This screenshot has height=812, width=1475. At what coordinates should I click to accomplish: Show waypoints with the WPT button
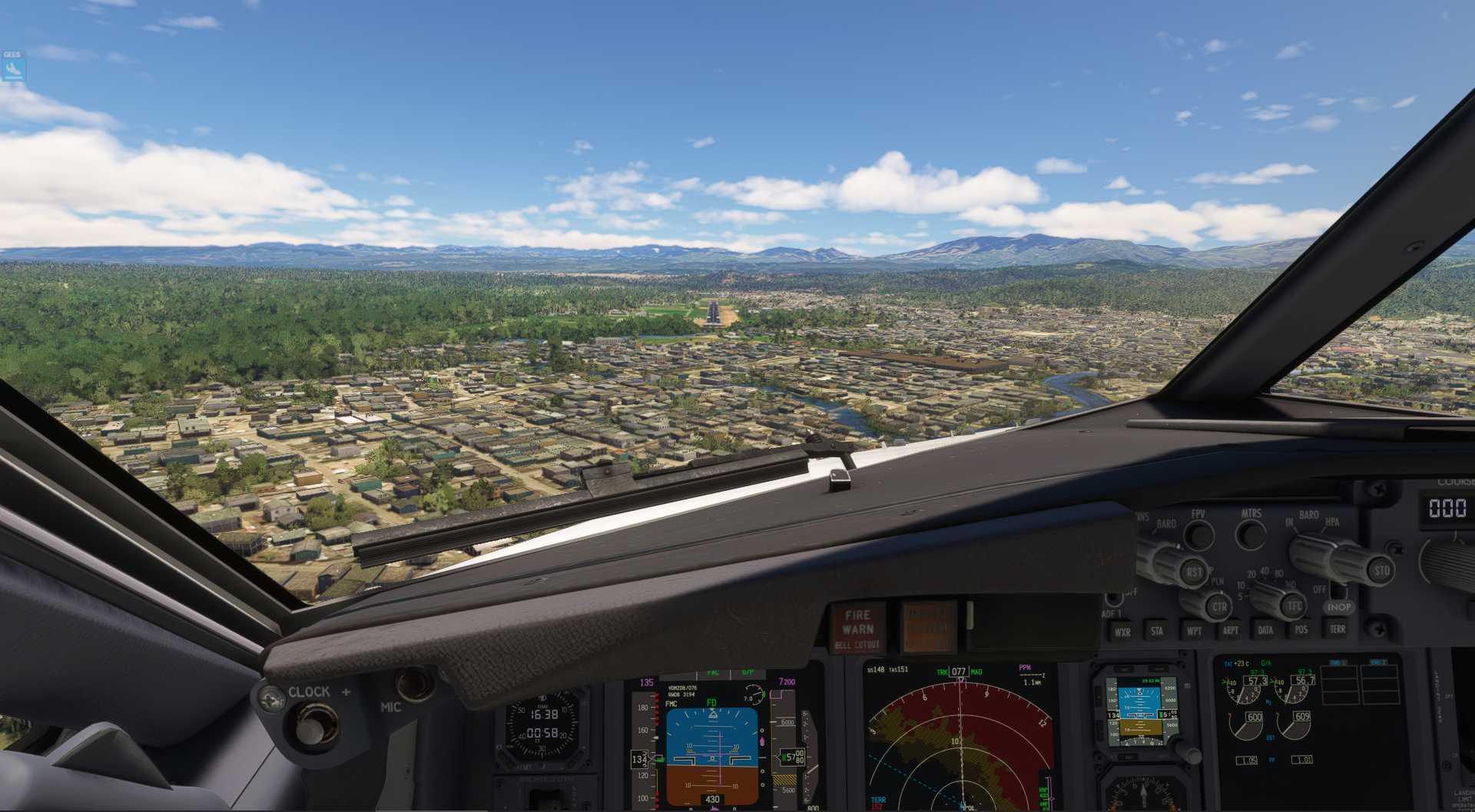tap(1194, 631)
